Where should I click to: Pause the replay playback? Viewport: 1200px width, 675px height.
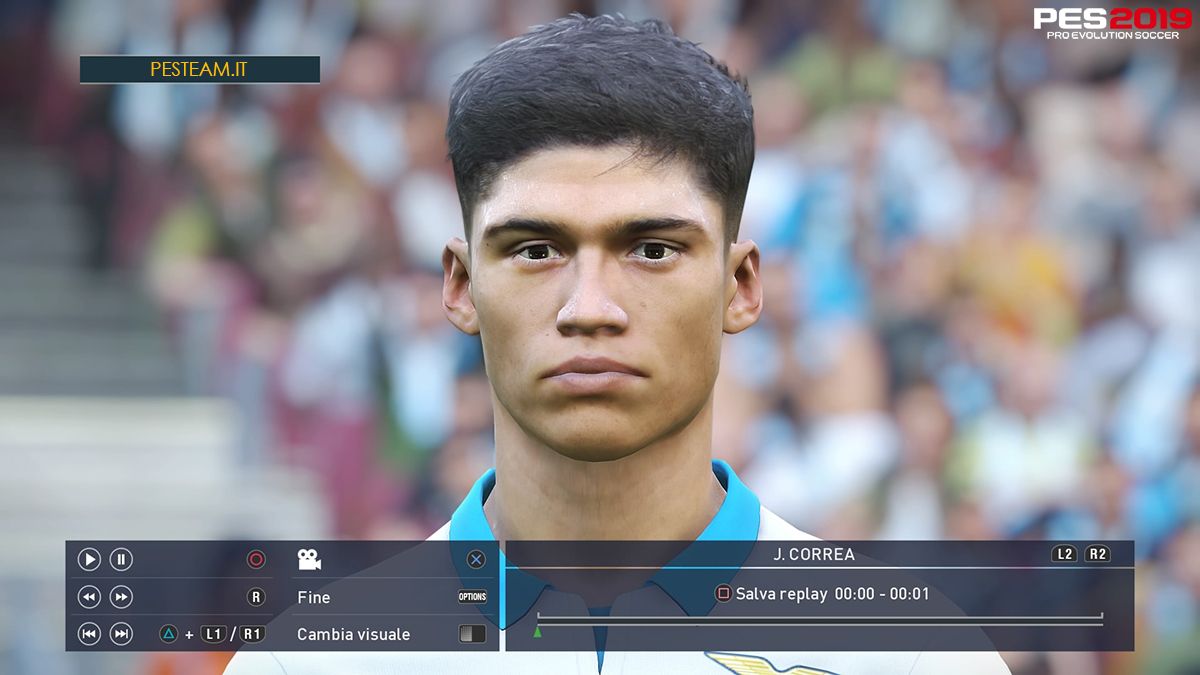[121, 560]
